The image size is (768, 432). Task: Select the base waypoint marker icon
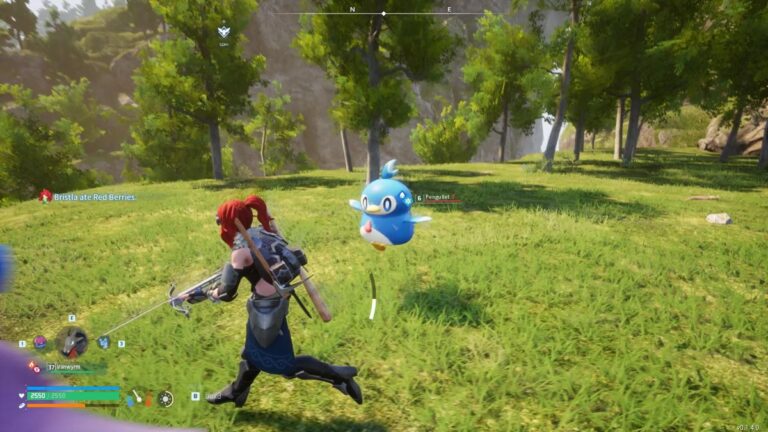pyautogui.click(x=223, y=32)
